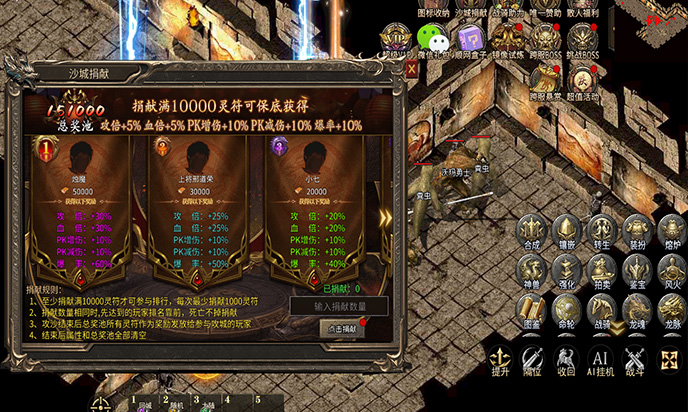Open the 镶嵌 gem inlay menu
688x412 pixels.
[567, 230]
